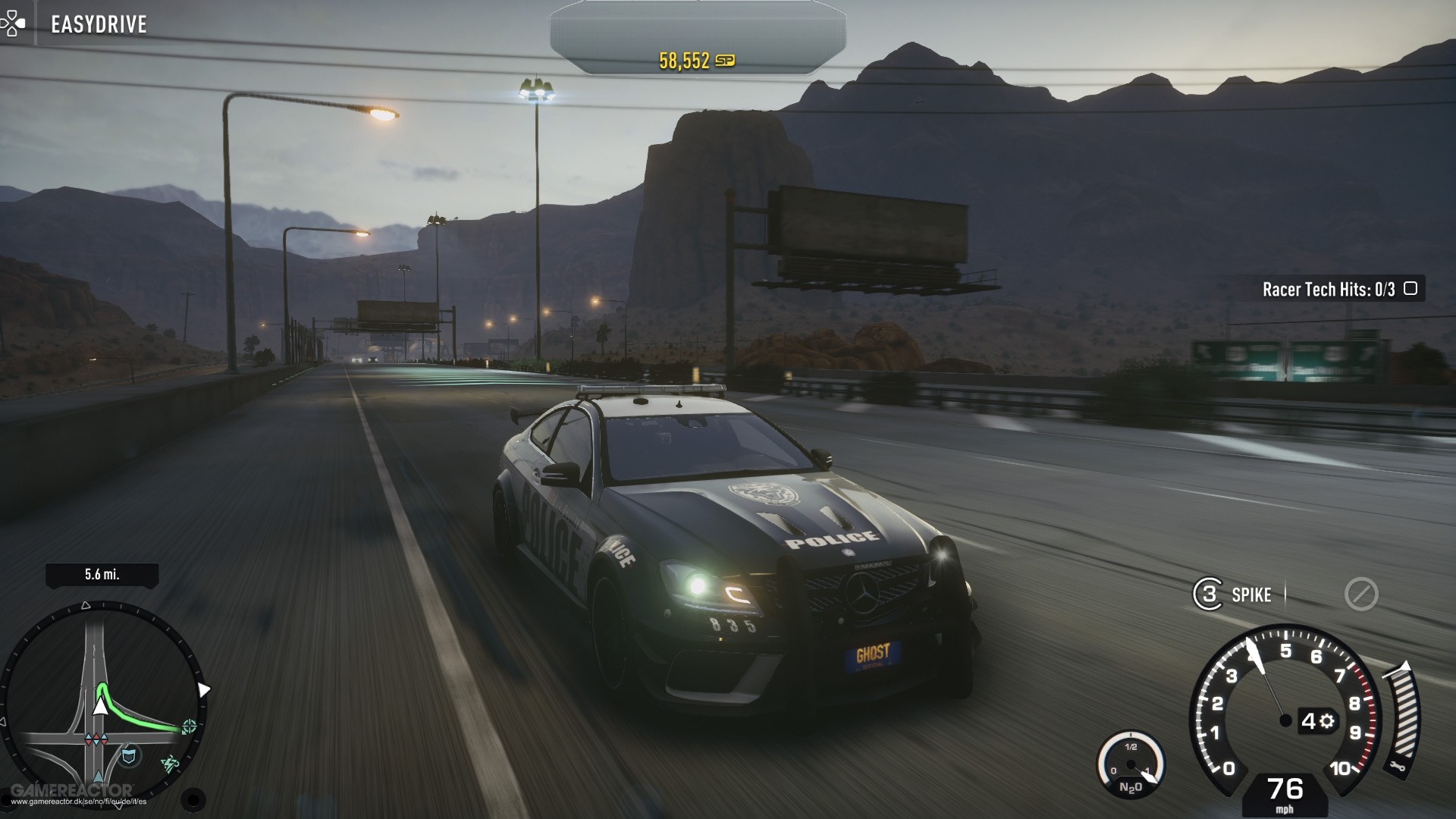Select the disabled slot icon right of Spike

click(x=1361, y=594)
